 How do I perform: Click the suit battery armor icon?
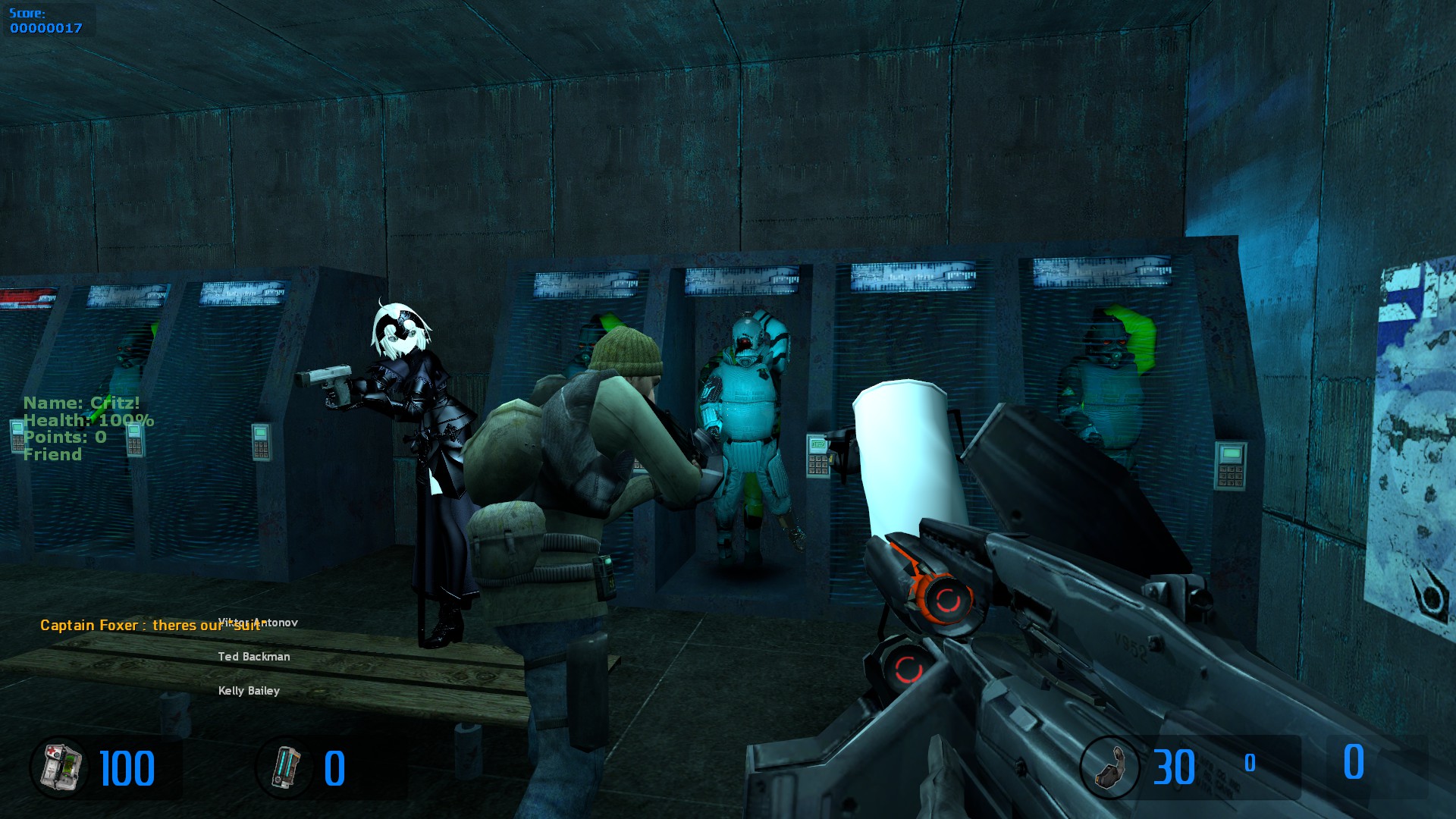(x=286, y=767)
